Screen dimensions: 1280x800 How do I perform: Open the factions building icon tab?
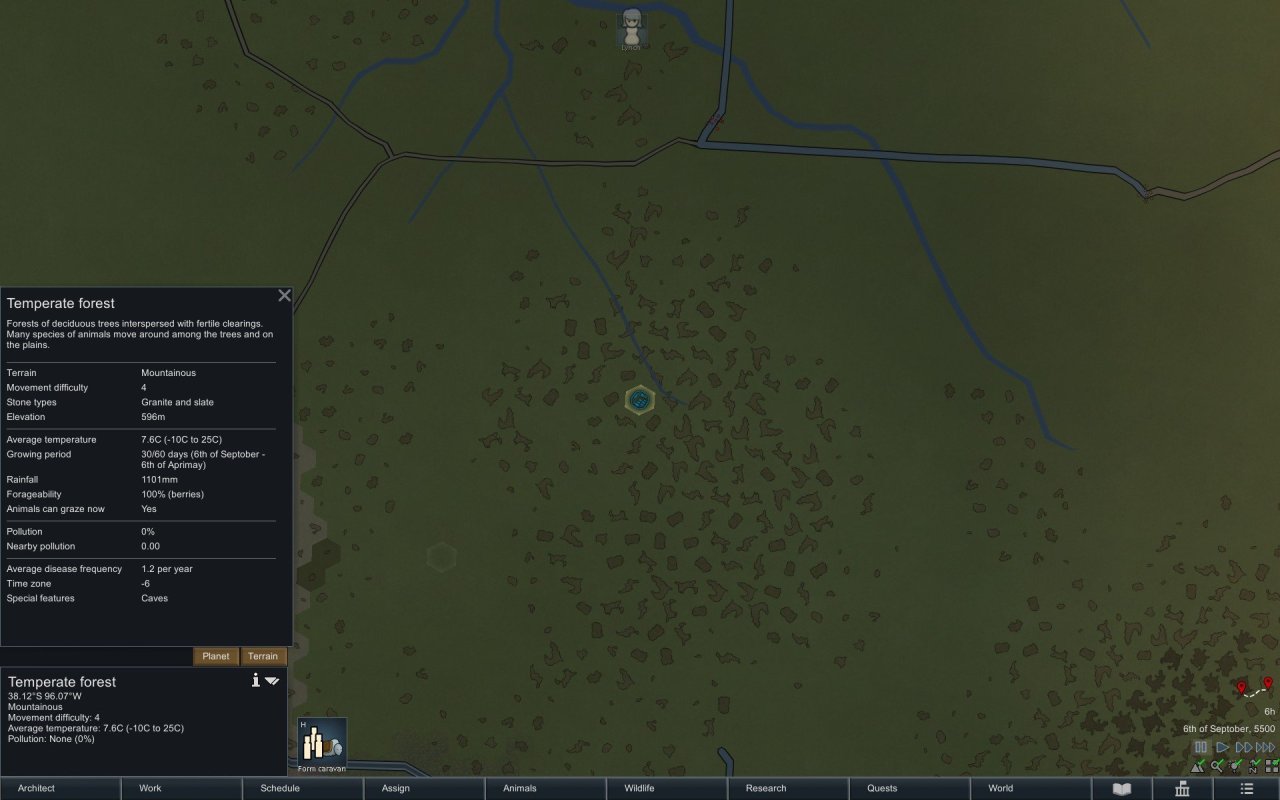(1183, 789)
